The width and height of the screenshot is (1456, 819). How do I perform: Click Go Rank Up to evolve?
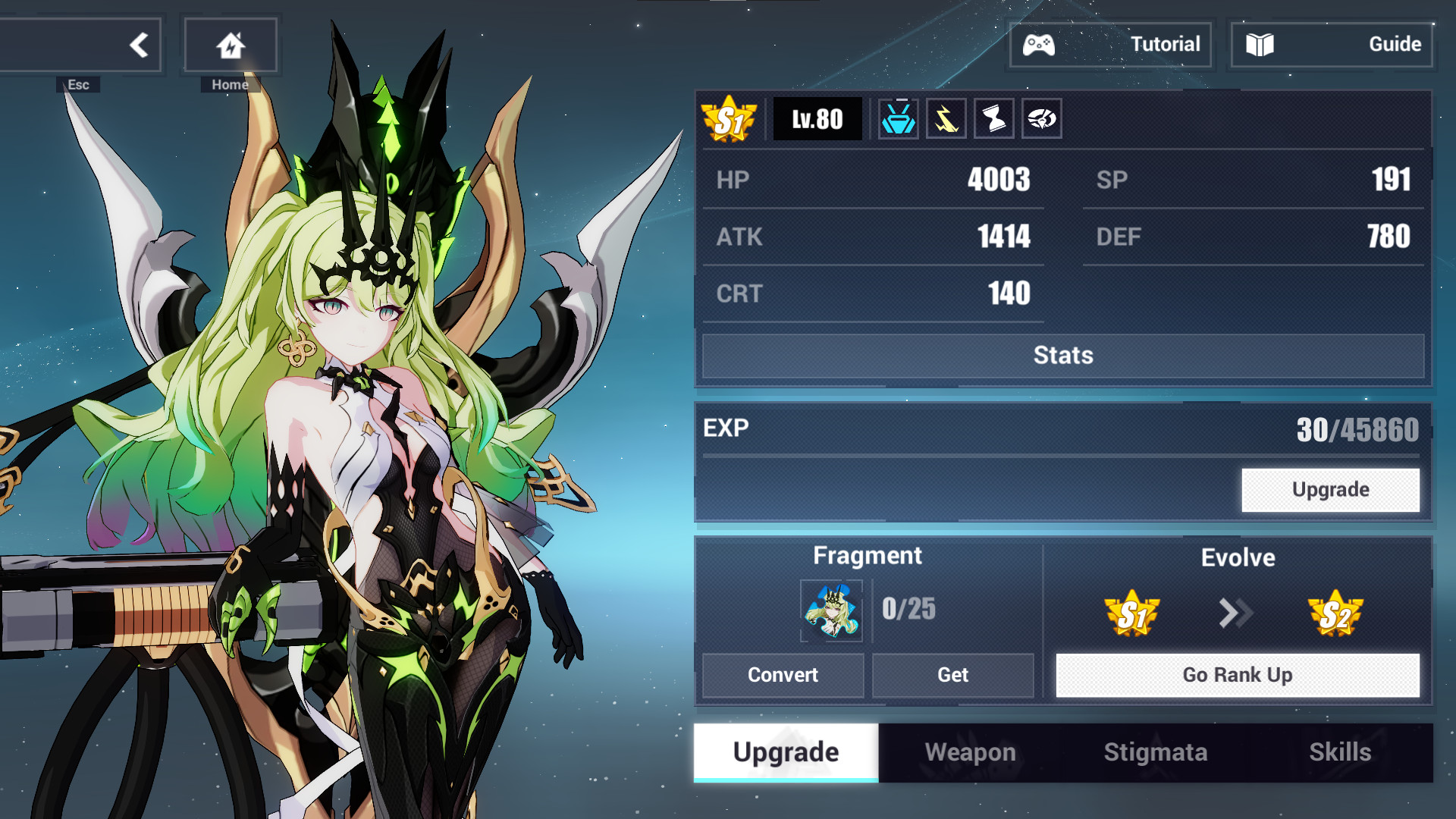(x=1238, y=675)
